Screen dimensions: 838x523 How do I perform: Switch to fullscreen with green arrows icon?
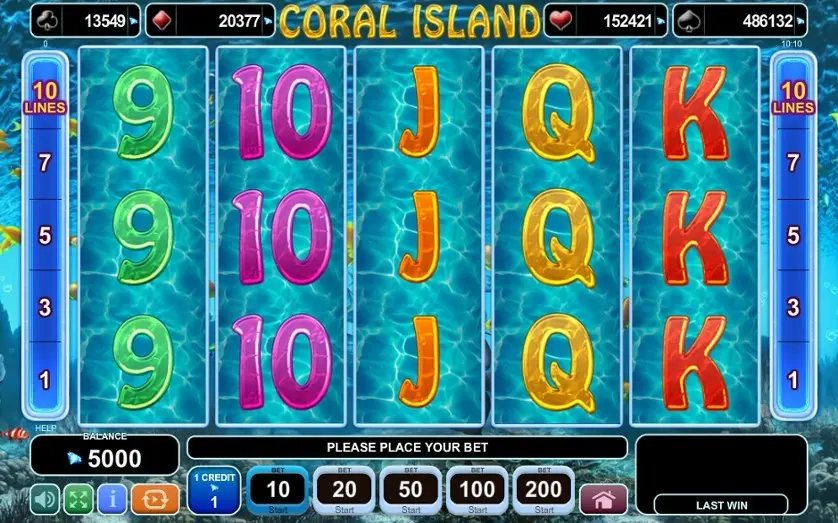79,498
